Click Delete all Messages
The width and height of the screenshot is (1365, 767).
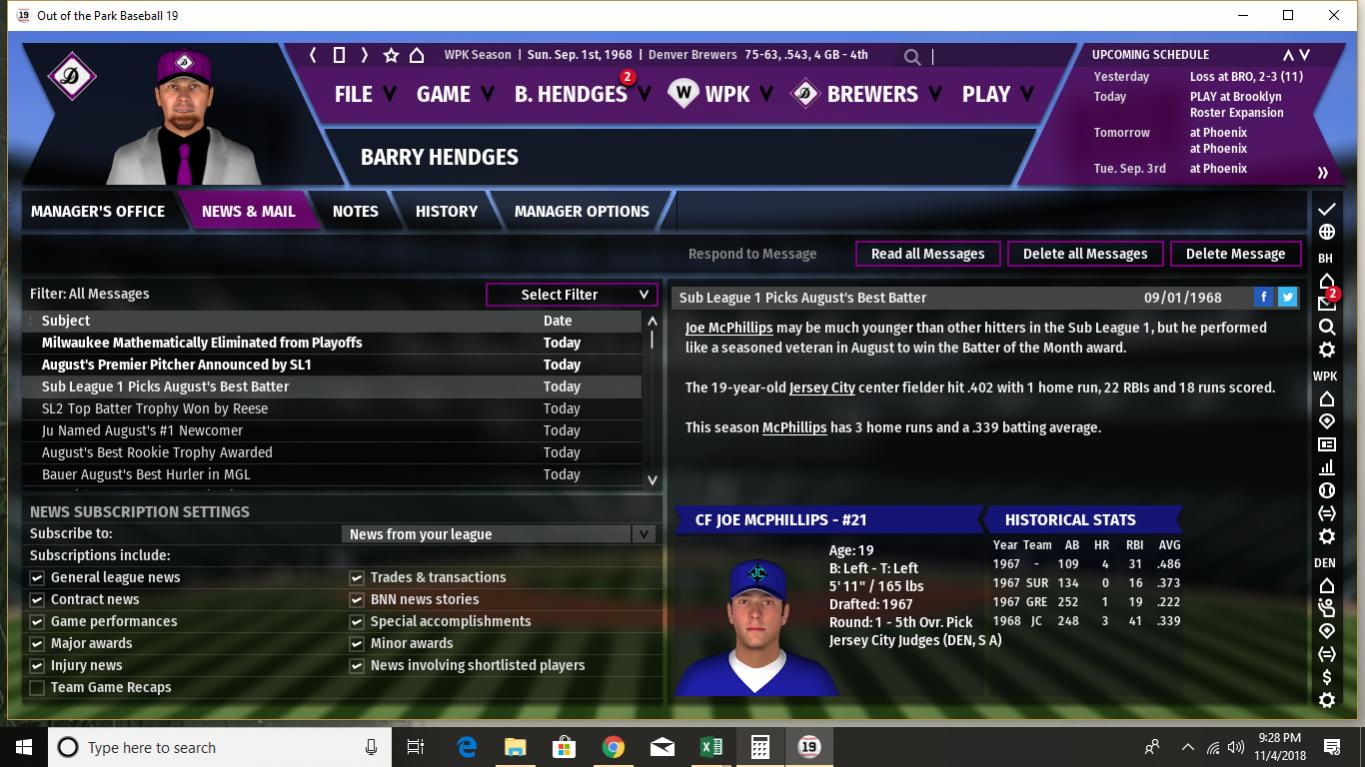click(x=1085, y=254)
